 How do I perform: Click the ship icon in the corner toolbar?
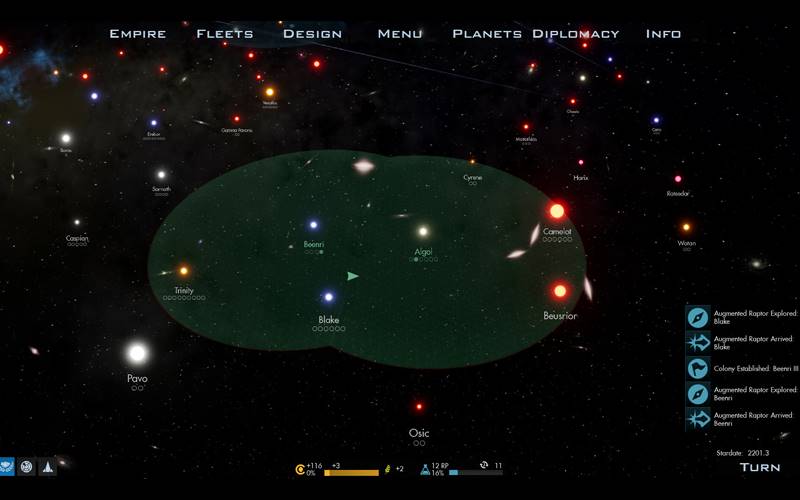point(47,467)
